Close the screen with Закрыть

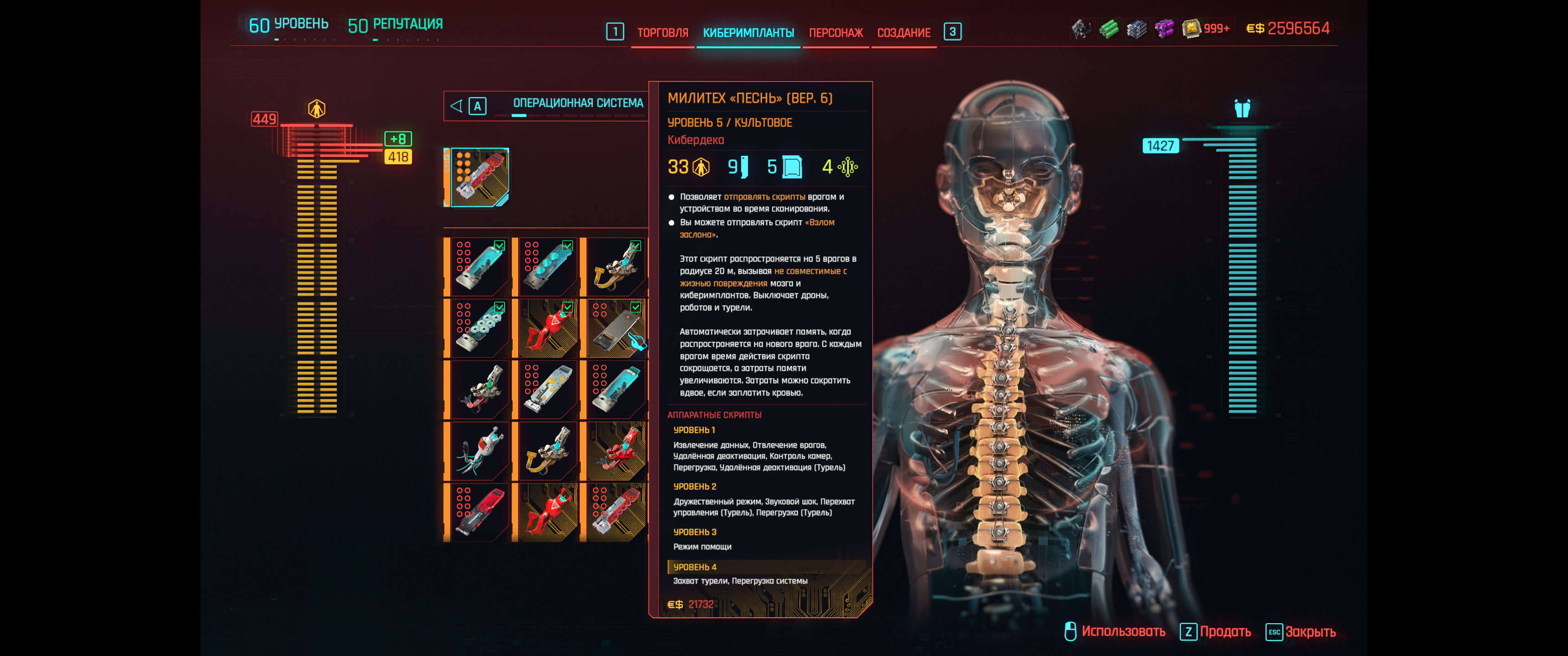click(1301, 632)
